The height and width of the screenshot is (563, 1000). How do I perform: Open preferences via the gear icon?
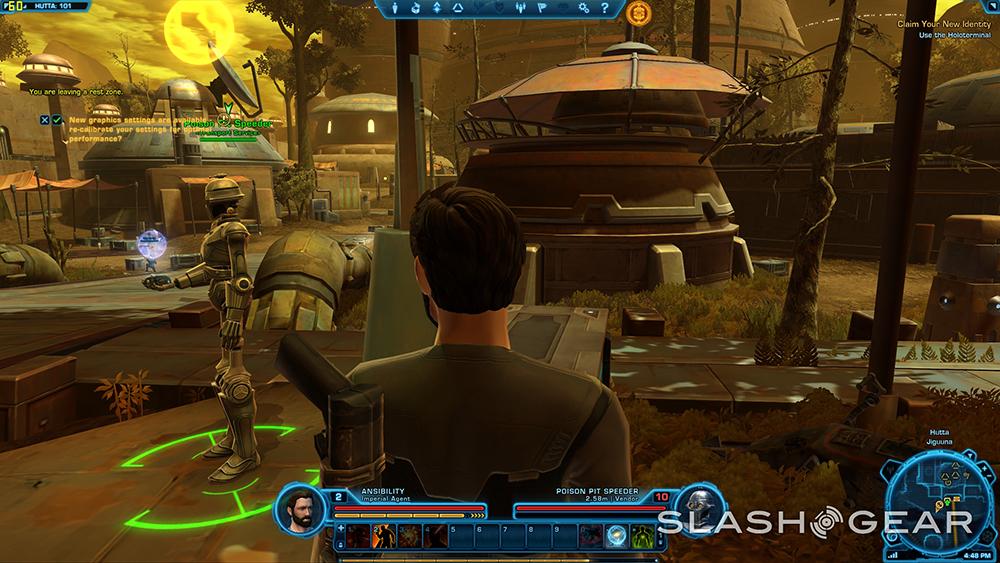(584, 8)
